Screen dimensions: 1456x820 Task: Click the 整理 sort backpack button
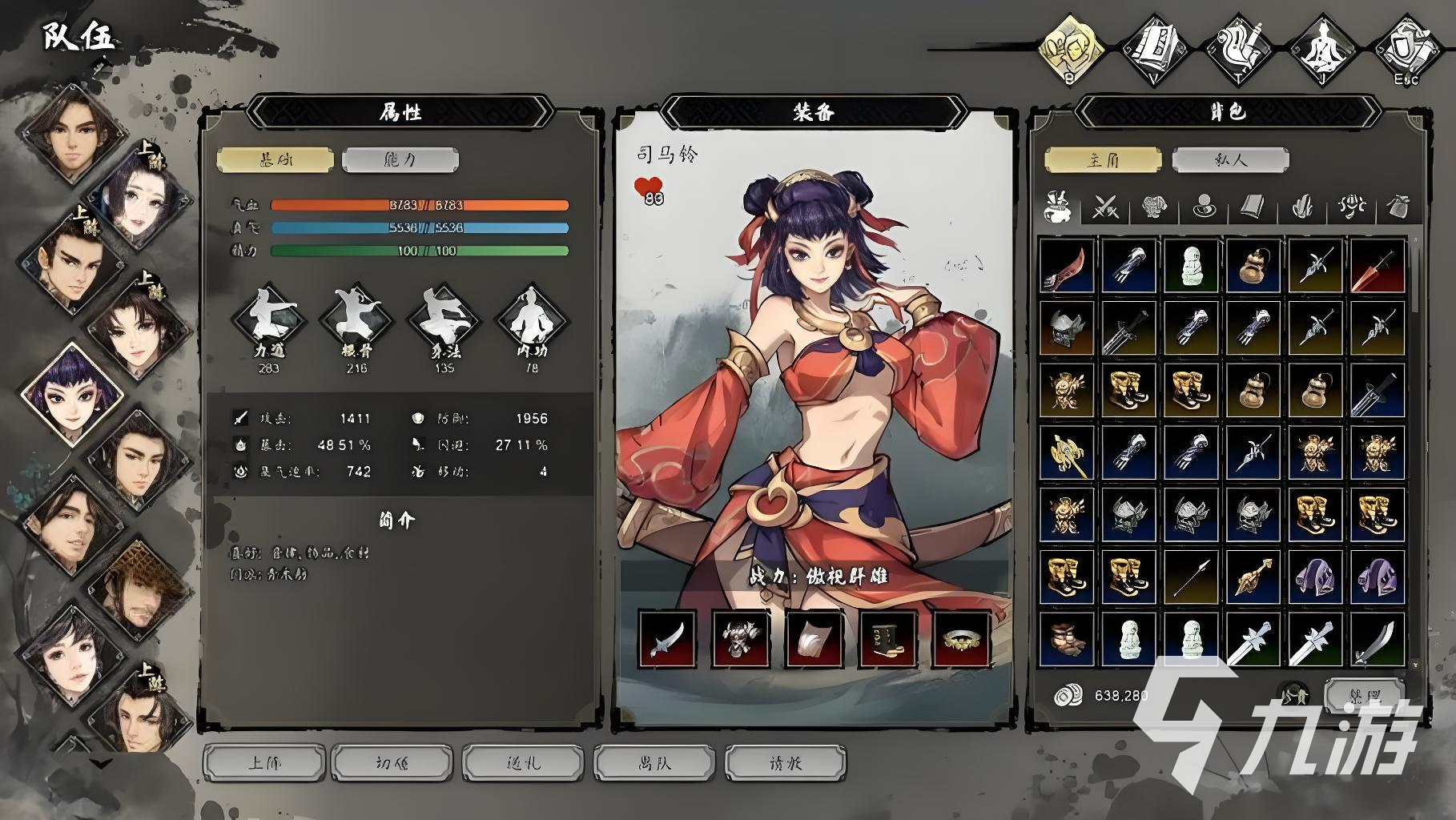pos(1364,693)
